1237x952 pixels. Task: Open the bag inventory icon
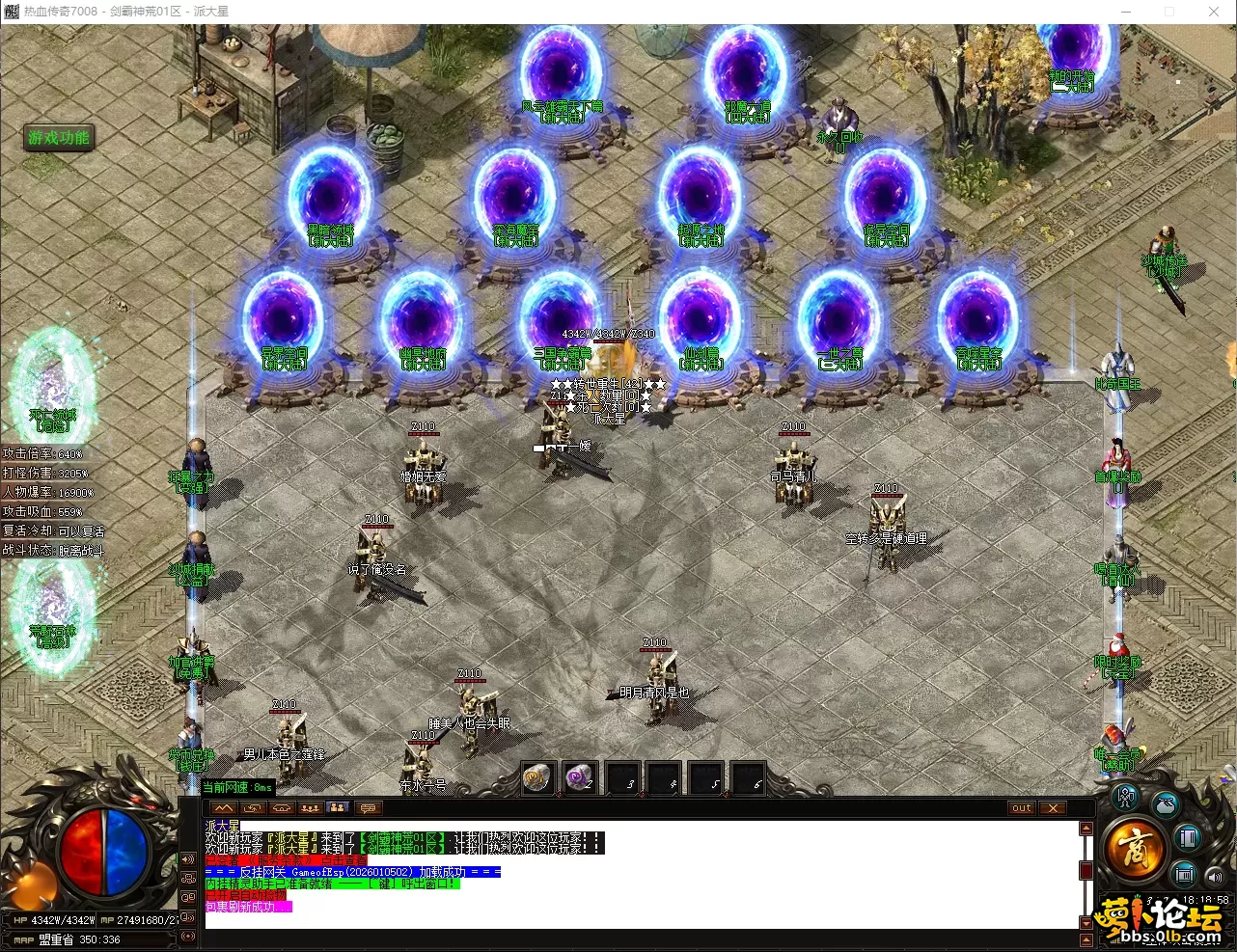(x=1166, y=803)
